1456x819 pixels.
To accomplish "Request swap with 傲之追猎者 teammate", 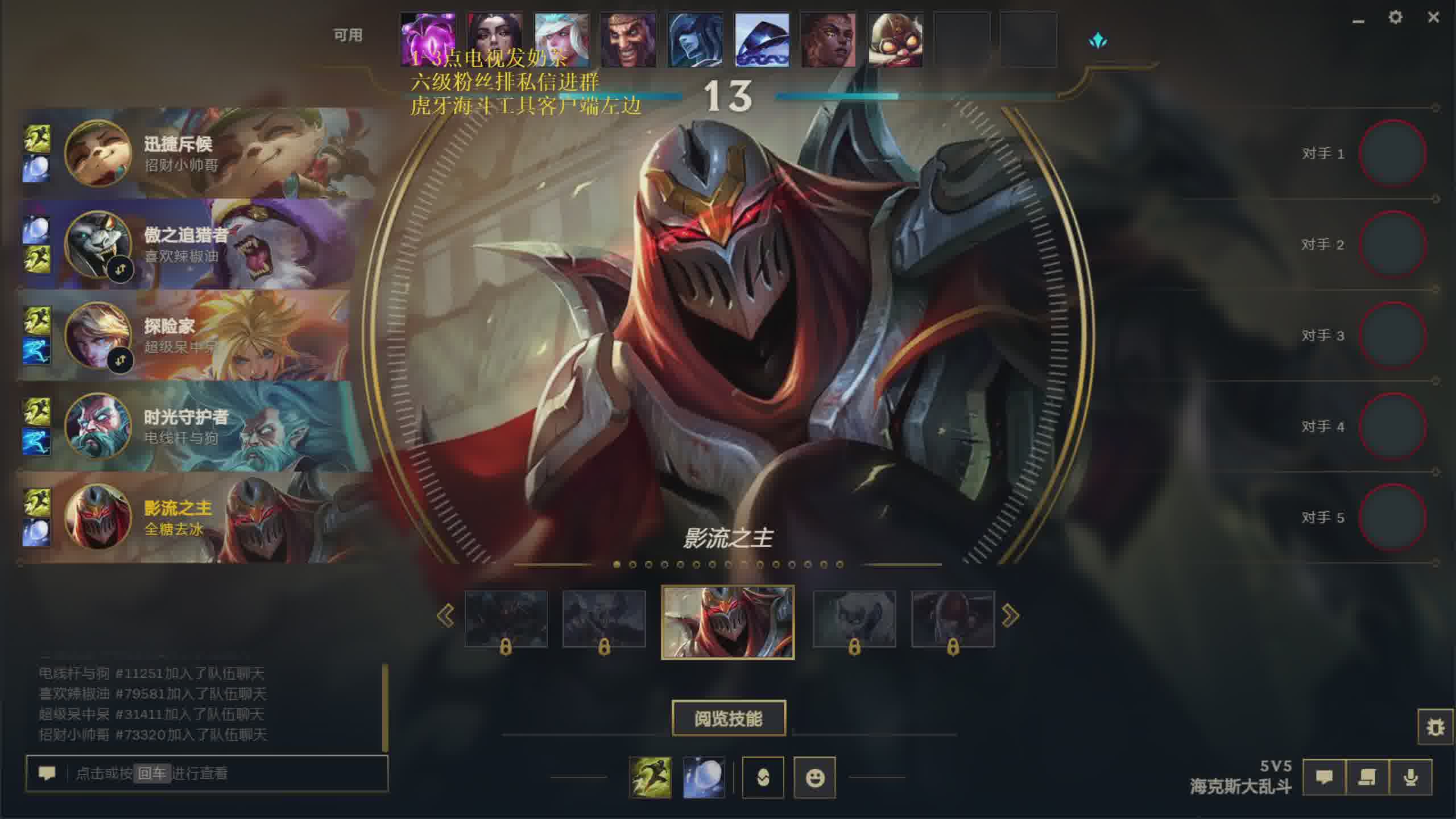I will click(120, 270).
